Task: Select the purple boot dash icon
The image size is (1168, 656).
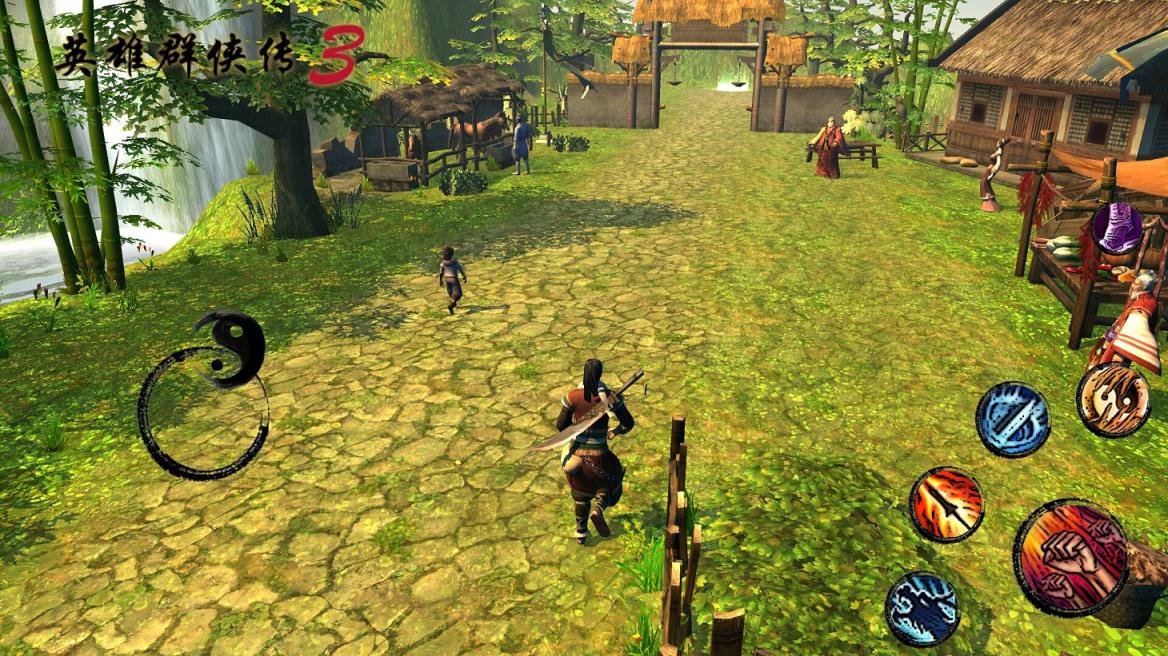Action: (1116, 228)
